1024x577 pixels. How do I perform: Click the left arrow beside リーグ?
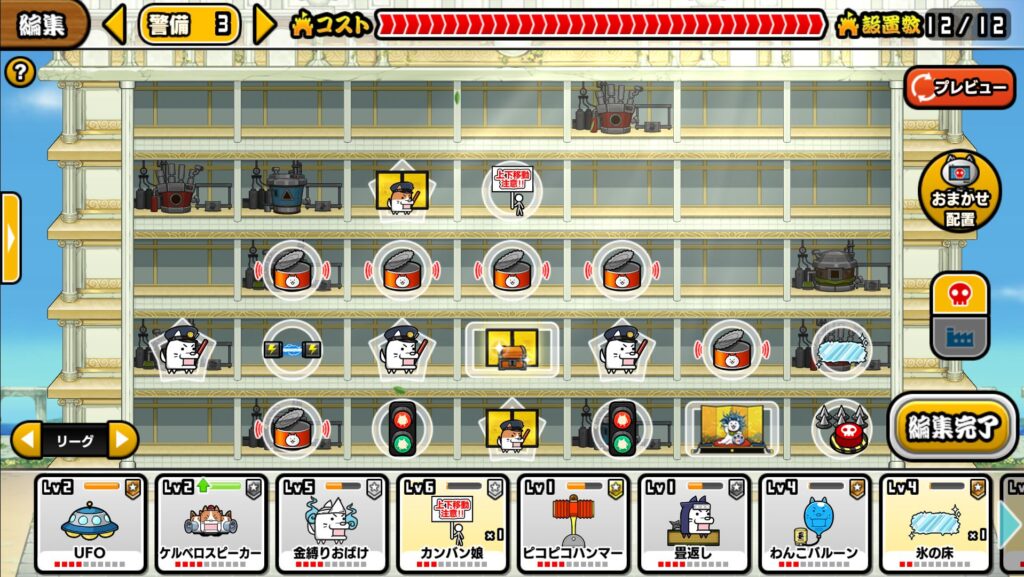[x=27, y=439]
